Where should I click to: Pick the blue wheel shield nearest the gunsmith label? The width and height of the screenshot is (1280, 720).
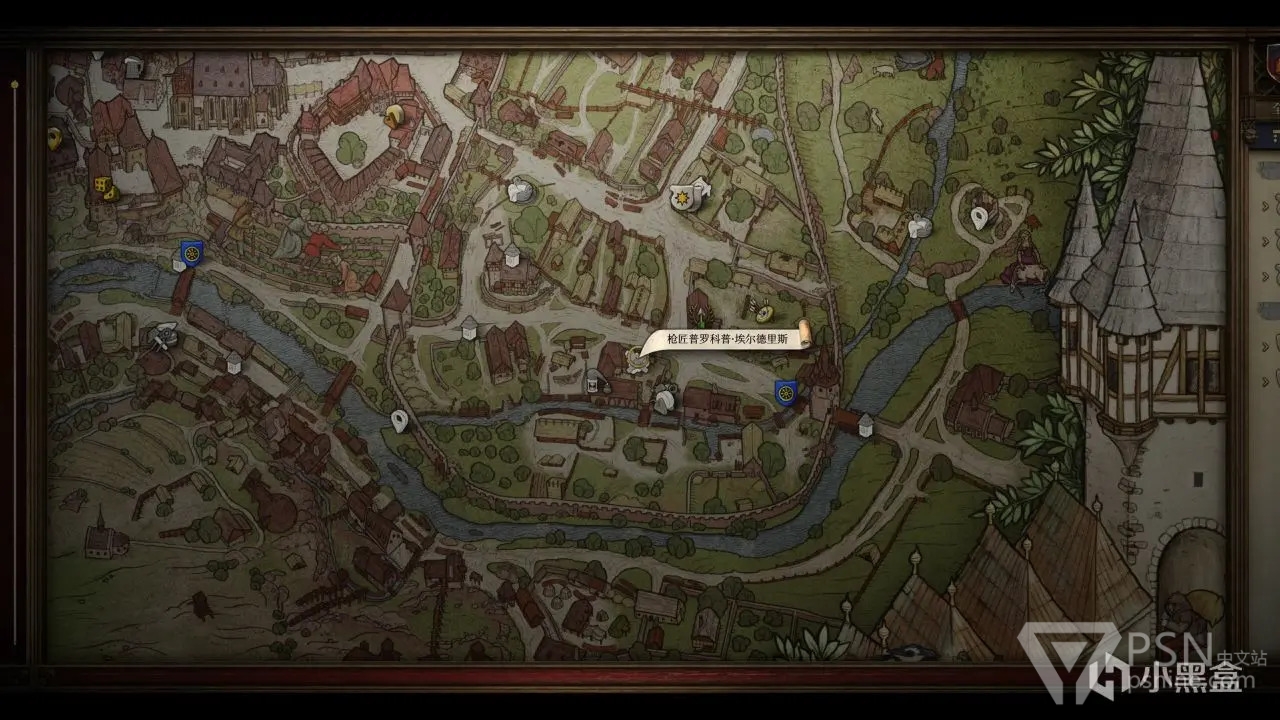tap(785, 392)
